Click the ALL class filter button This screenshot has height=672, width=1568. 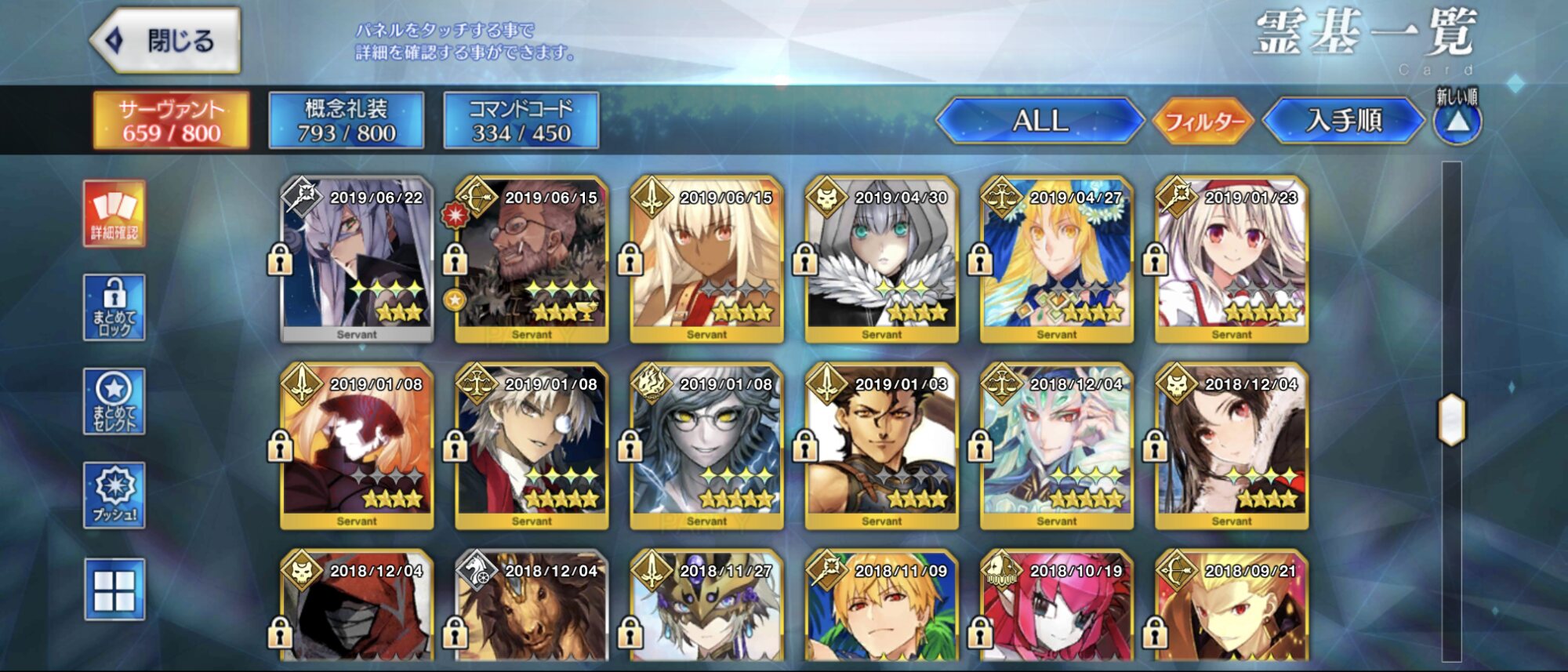[1040, 121]
